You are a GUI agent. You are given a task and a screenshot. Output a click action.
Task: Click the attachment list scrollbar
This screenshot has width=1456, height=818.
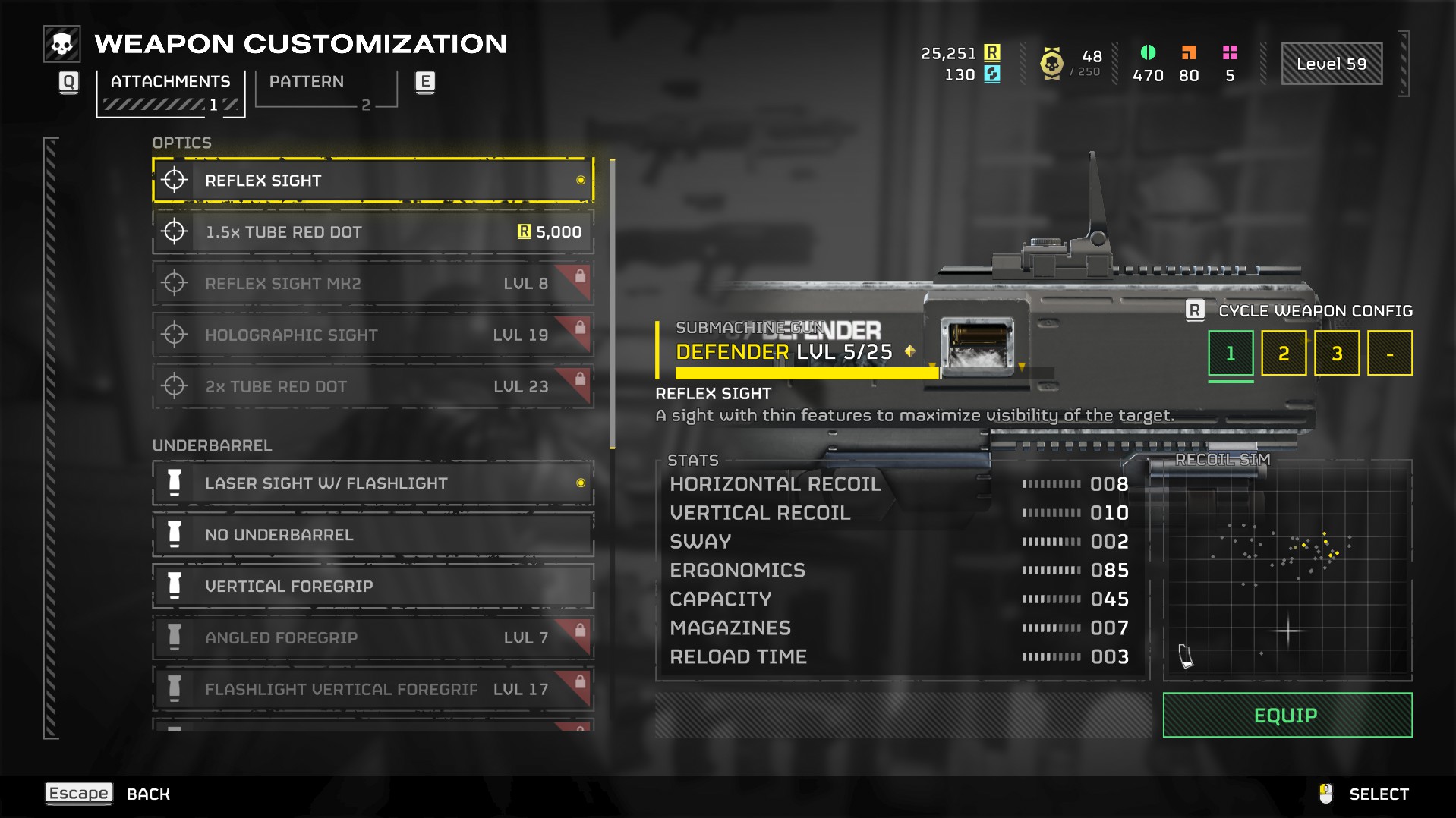[612, 304]
